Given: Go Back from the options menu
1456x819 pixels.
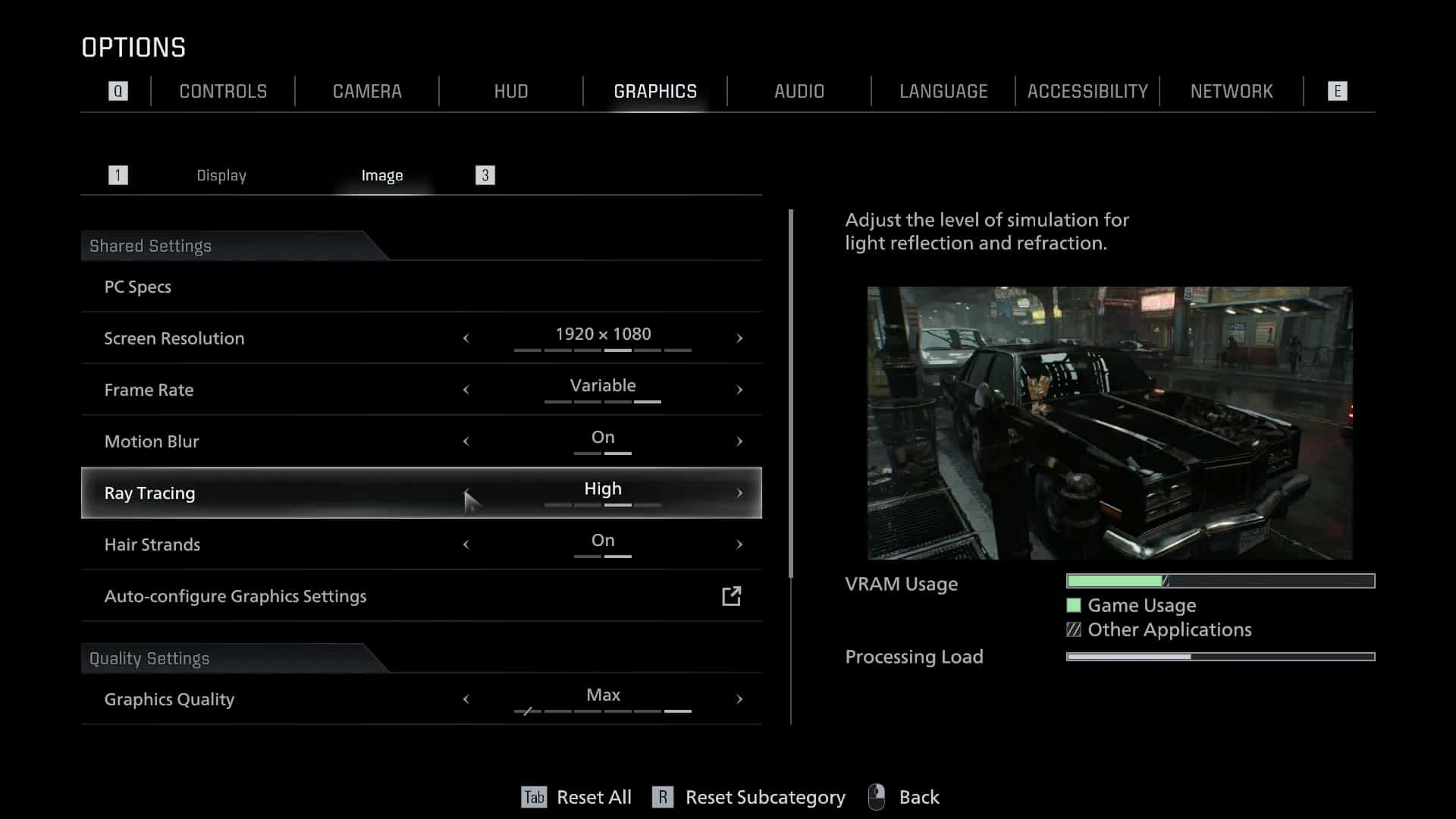Looking at the screenshot, I should coord(918,797).
